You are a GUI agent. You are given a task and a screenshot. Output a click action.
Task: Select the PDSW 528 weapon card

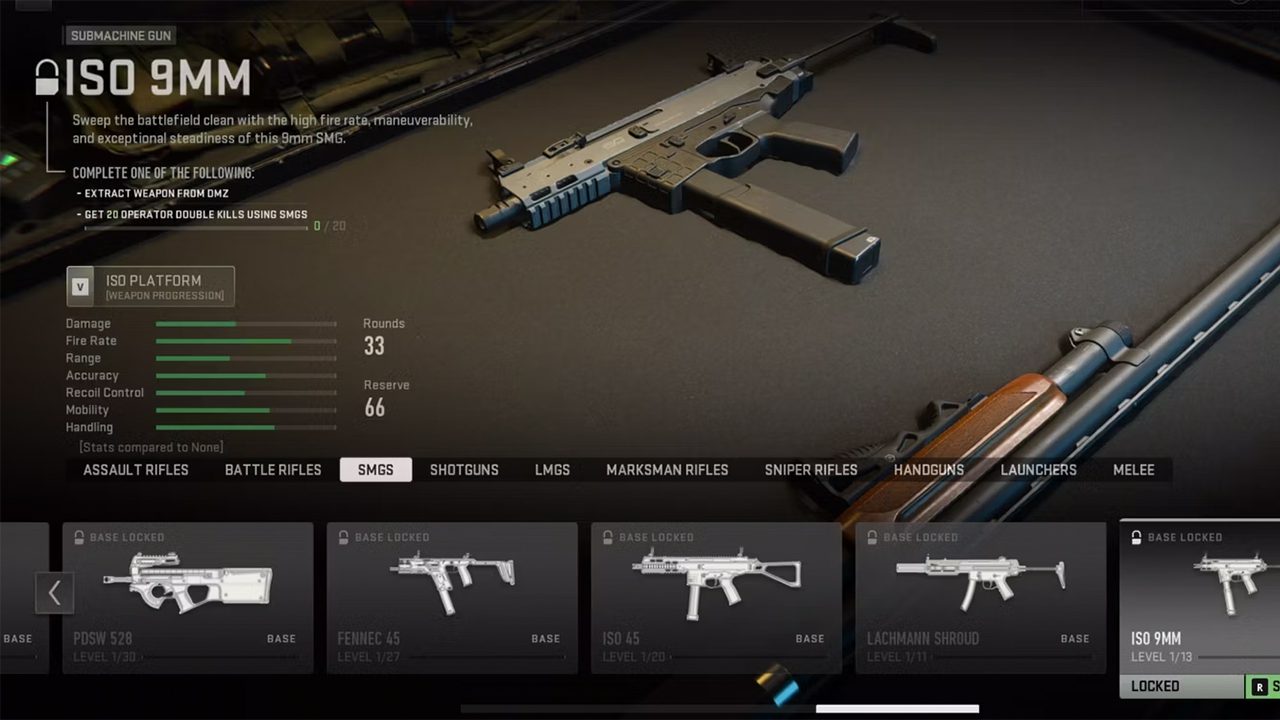(188, 597)
